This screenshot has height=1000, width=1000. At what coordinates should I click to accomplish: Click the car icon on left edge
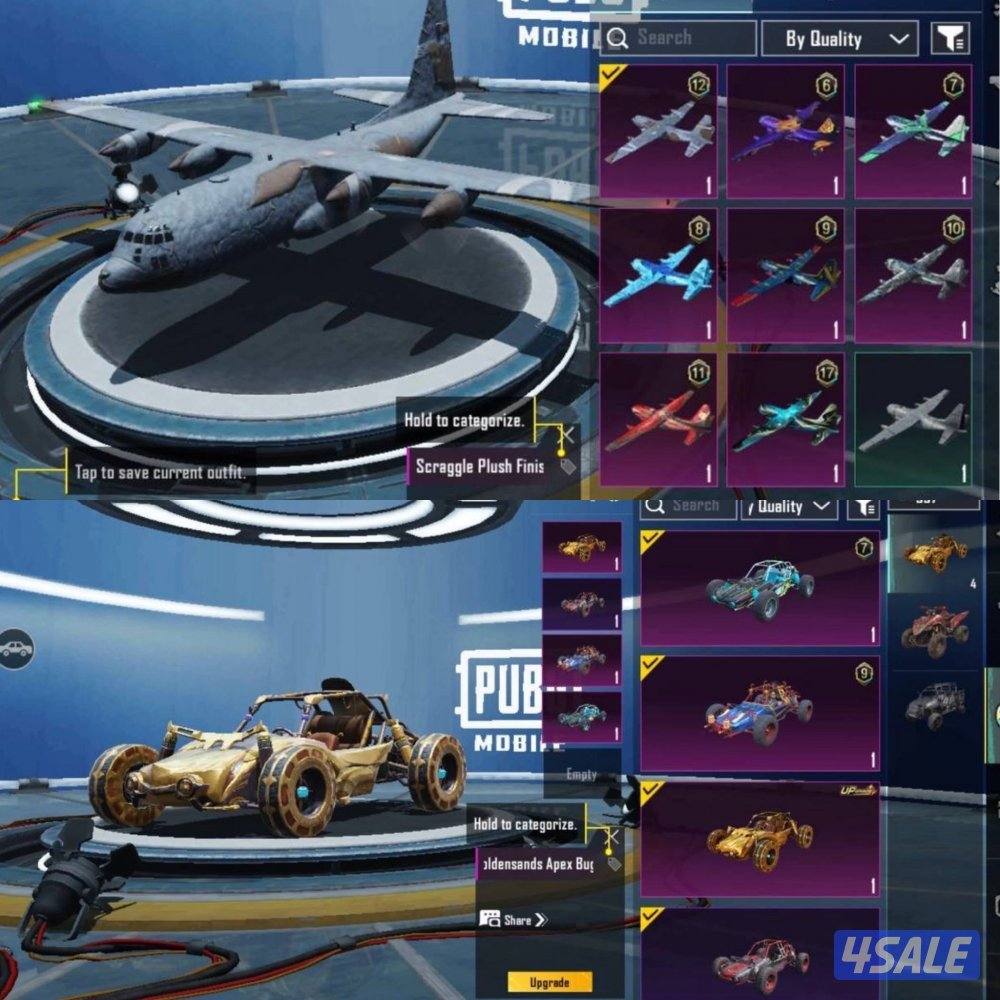point(16,650)
